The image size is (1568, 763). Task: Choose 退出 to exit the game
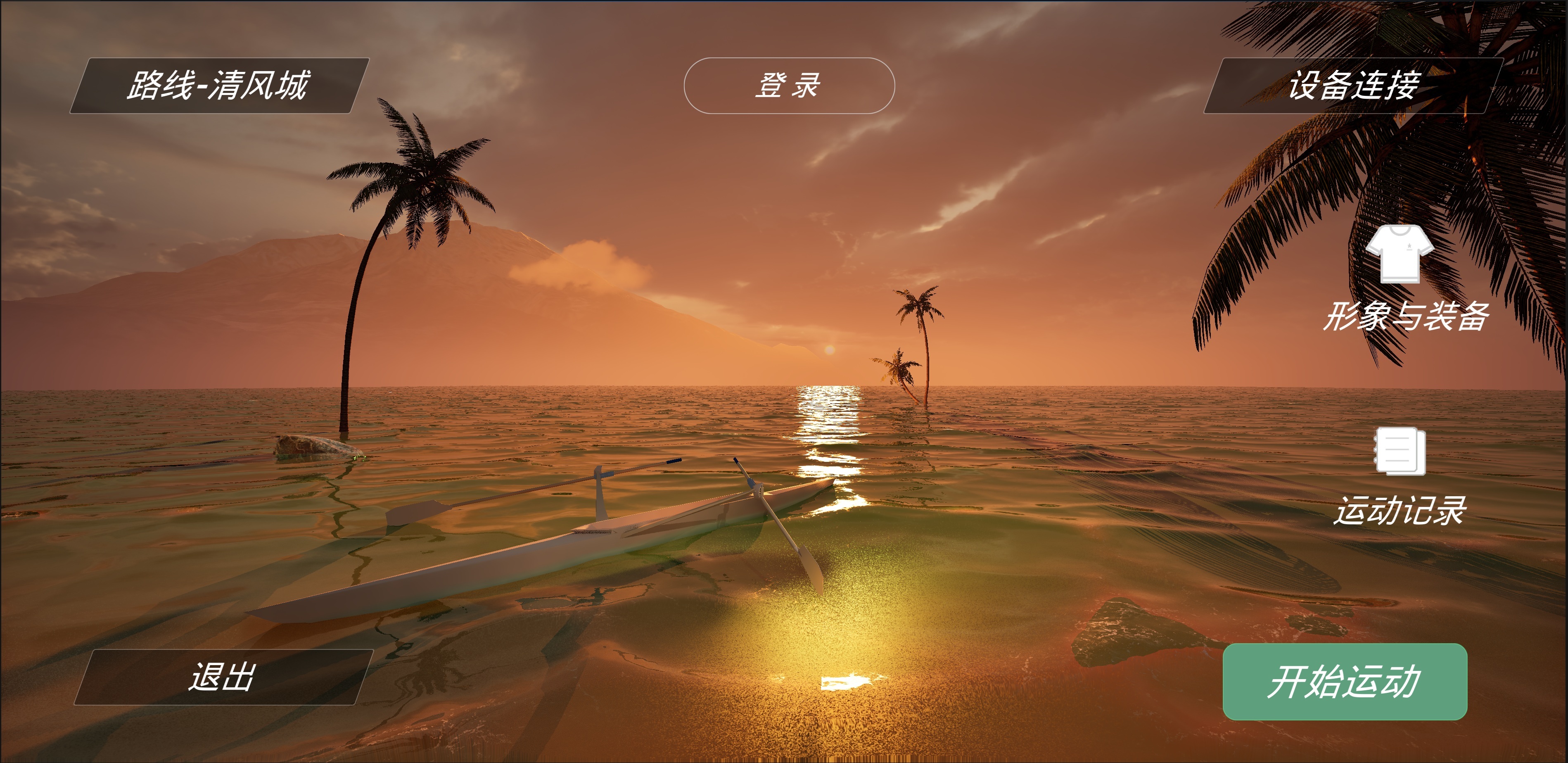tap(223, 677)
